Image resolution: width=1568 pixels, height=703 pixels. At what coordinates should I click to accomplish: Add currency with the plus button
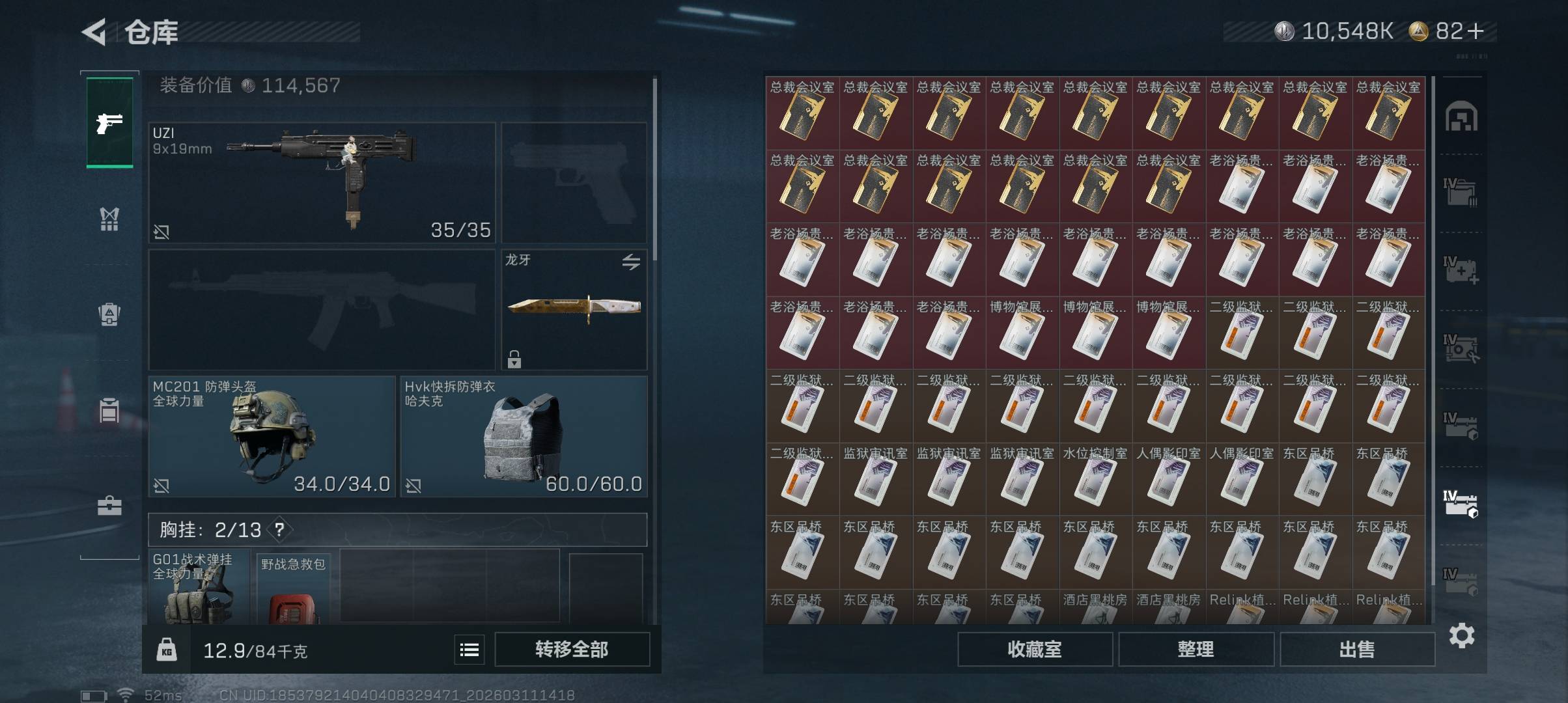[1476, 31]
